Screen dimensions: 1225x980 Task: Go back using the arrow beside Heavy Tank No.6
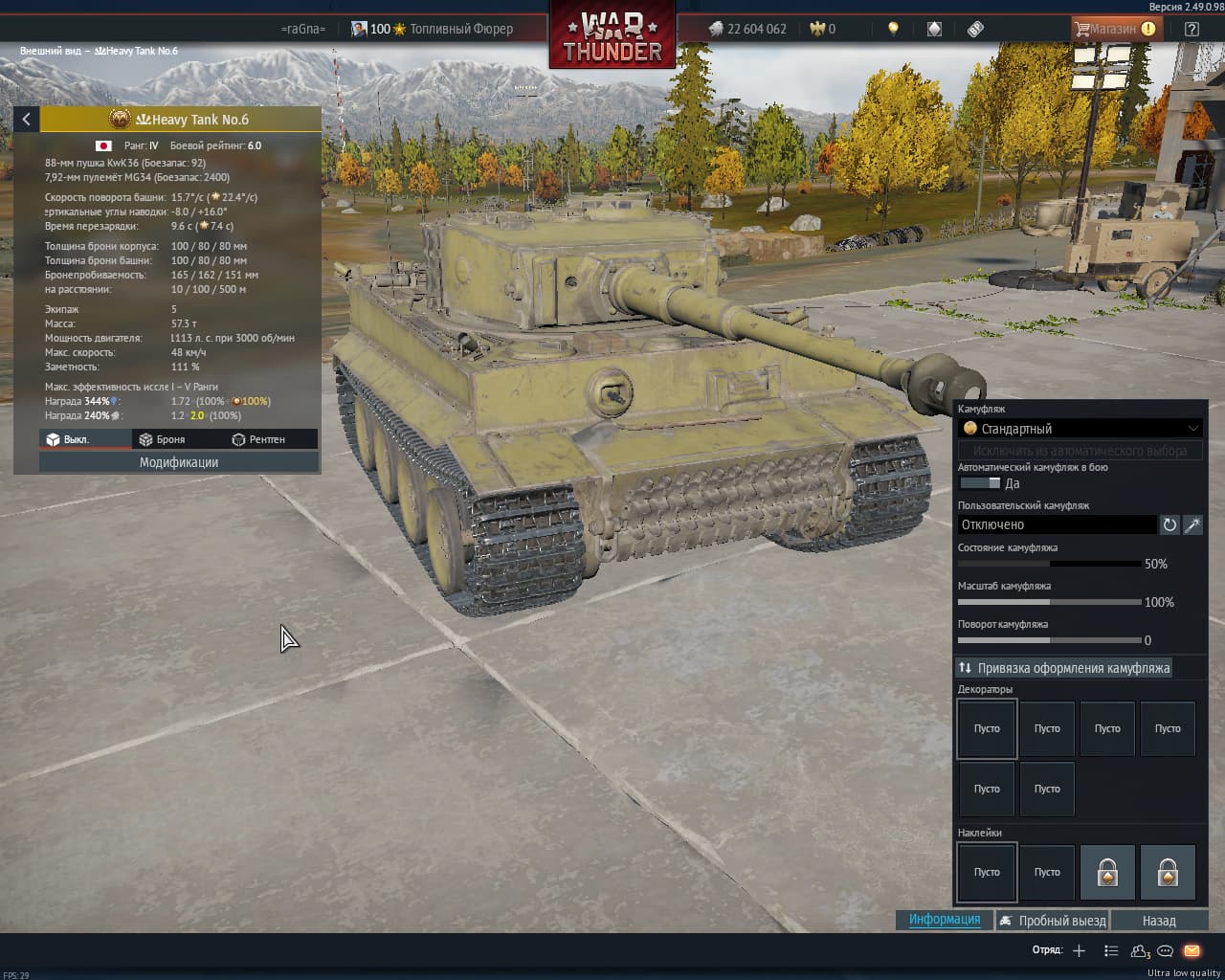tap(26, 119)
